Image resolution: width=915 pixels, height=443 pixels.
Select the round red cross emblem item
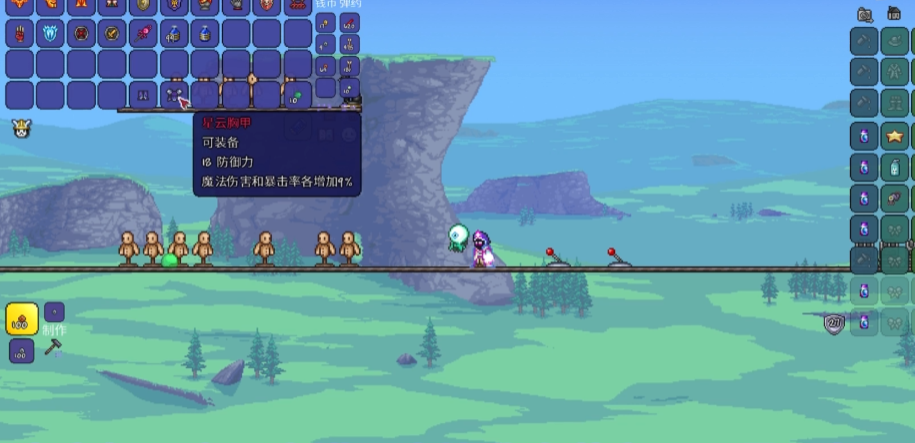tap(81, 33)
